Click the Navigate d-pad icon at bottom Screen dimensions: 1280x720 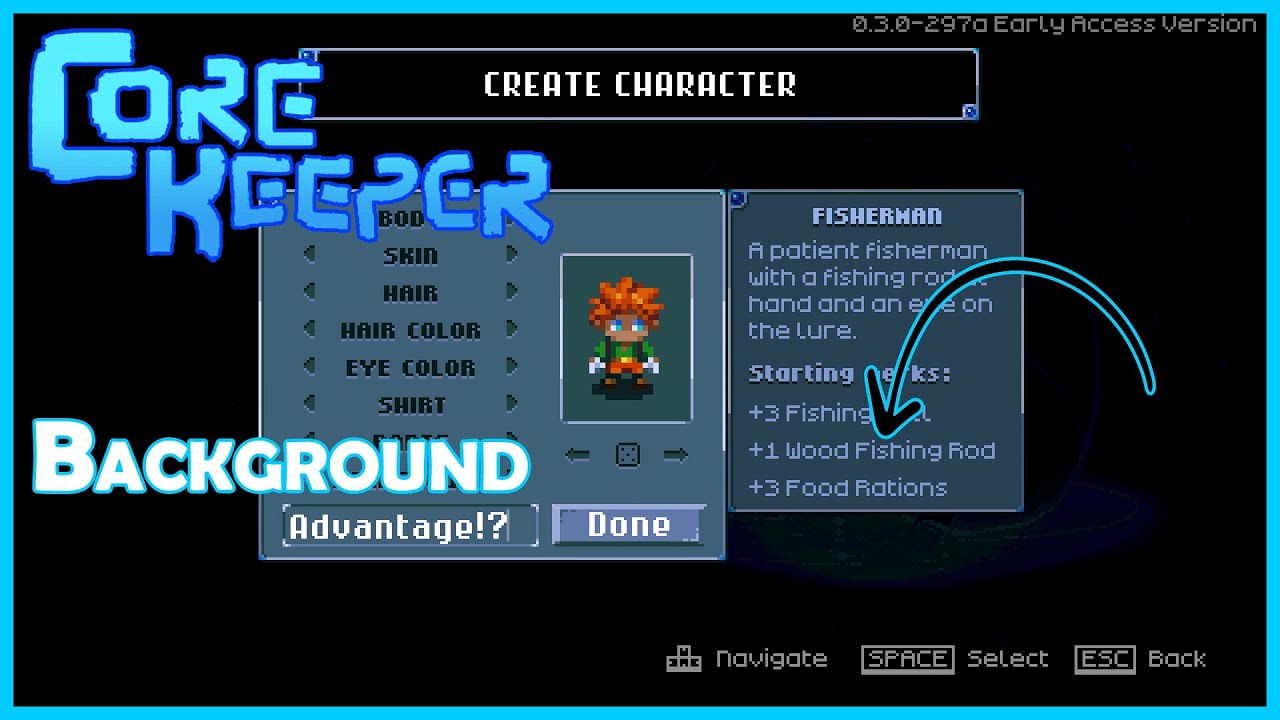684,658
